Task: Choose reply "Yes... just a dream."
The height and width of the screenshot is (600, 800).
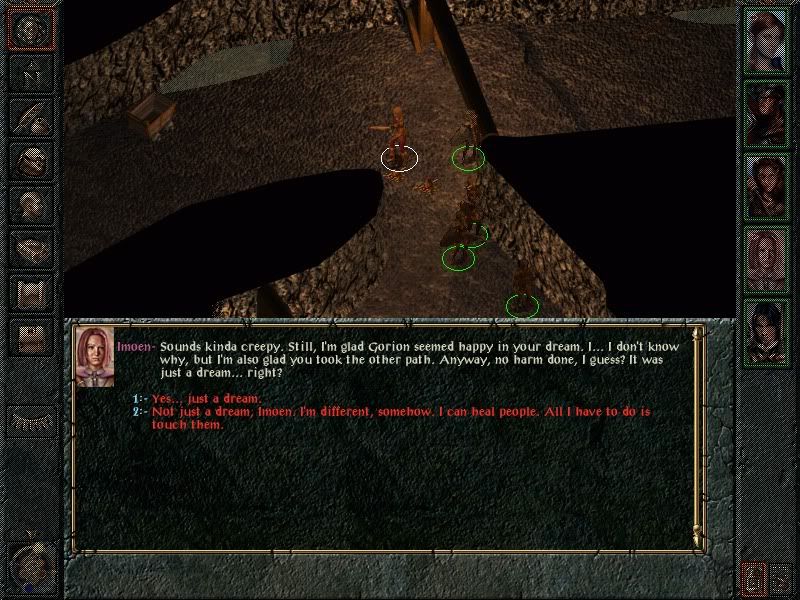Action: (205, 399)
